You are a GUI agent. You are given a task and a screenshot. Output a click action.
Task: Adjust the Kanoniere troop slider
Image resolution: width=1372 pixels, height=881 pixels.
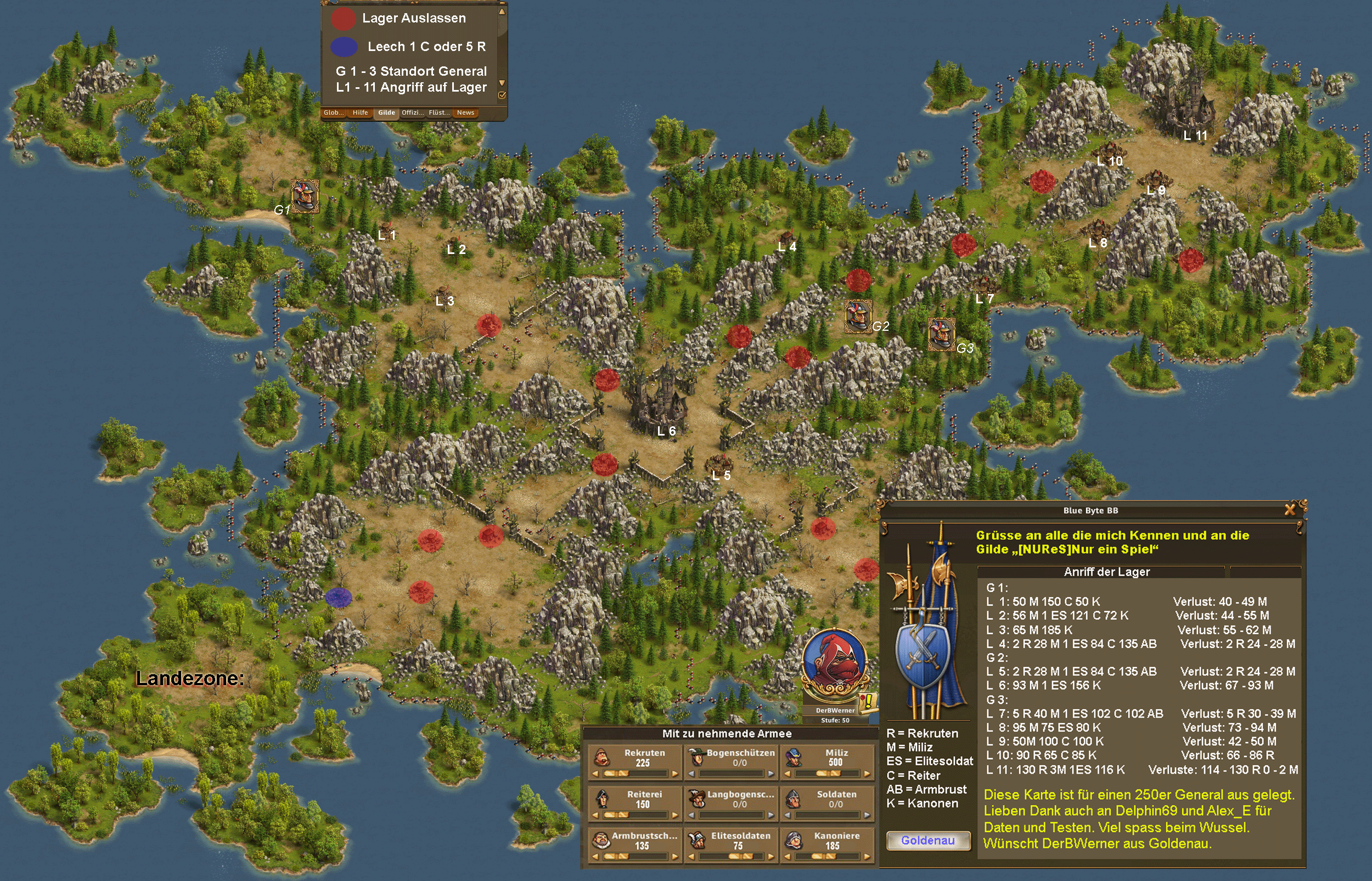tap(824, 856)
